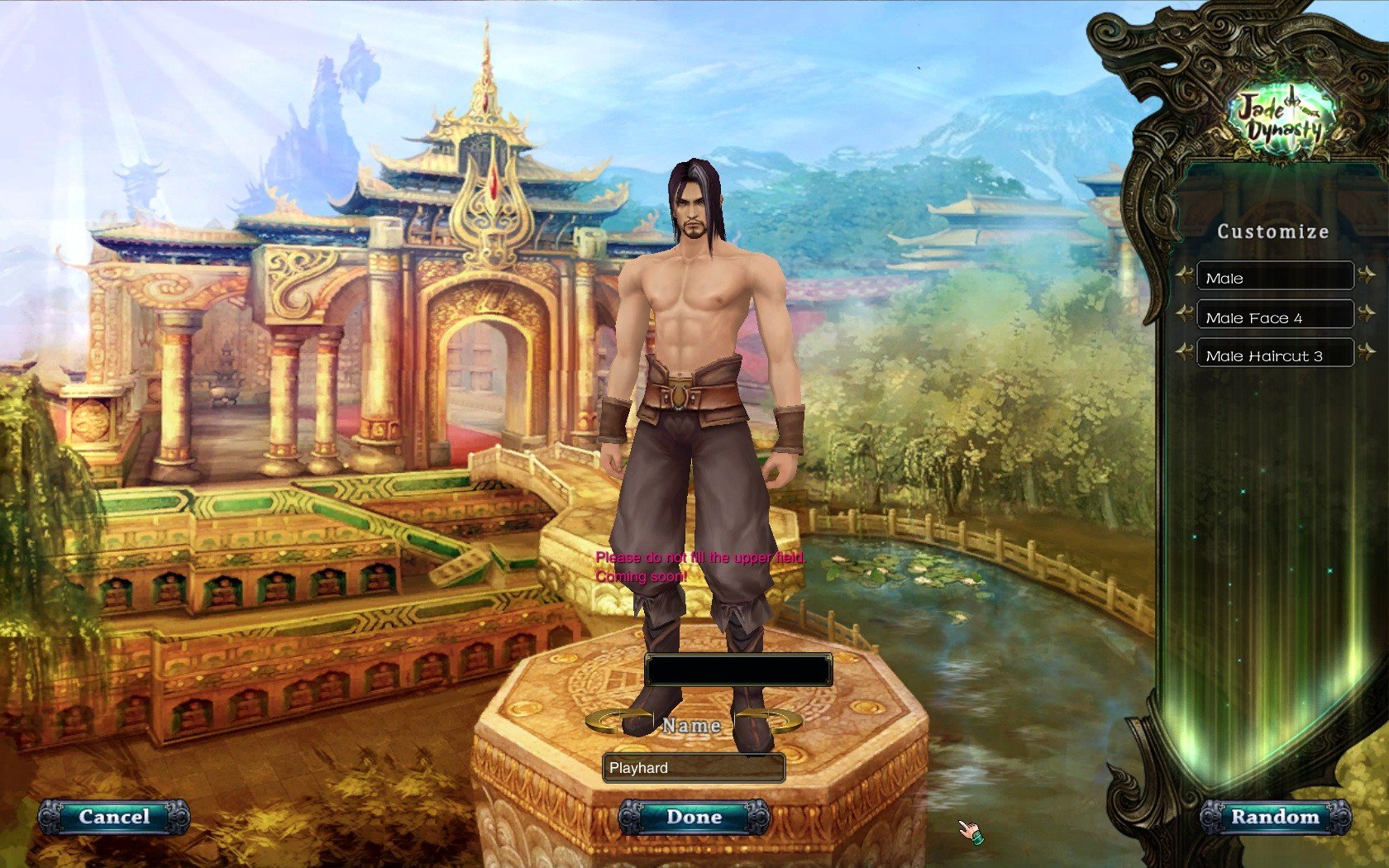1389x868 pixels.
Task: Select the Male Haircut 3 option box
Action: pyautogui.click(x=1274, y=354)
